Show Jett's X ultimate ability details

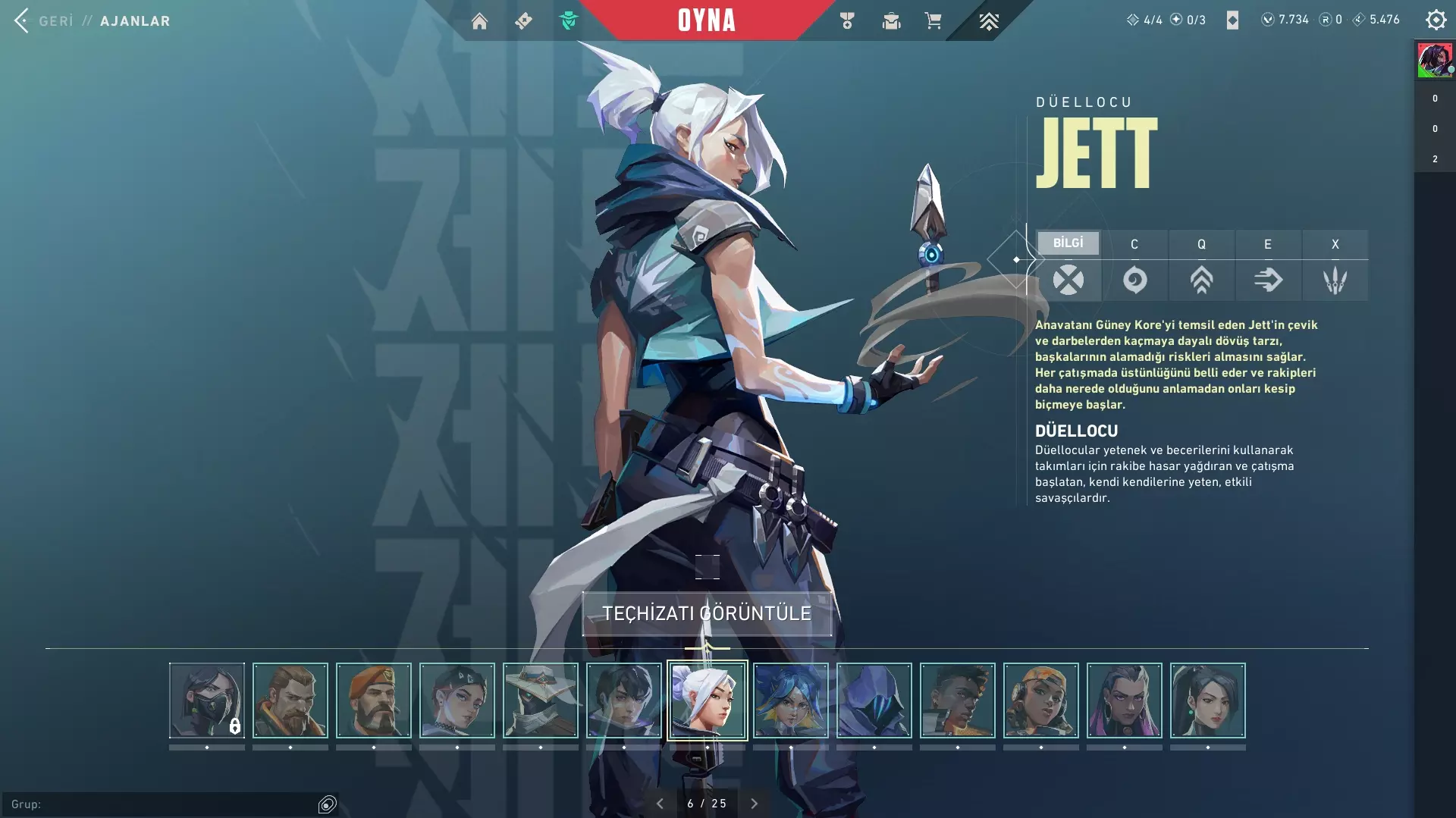(1335, 279)
